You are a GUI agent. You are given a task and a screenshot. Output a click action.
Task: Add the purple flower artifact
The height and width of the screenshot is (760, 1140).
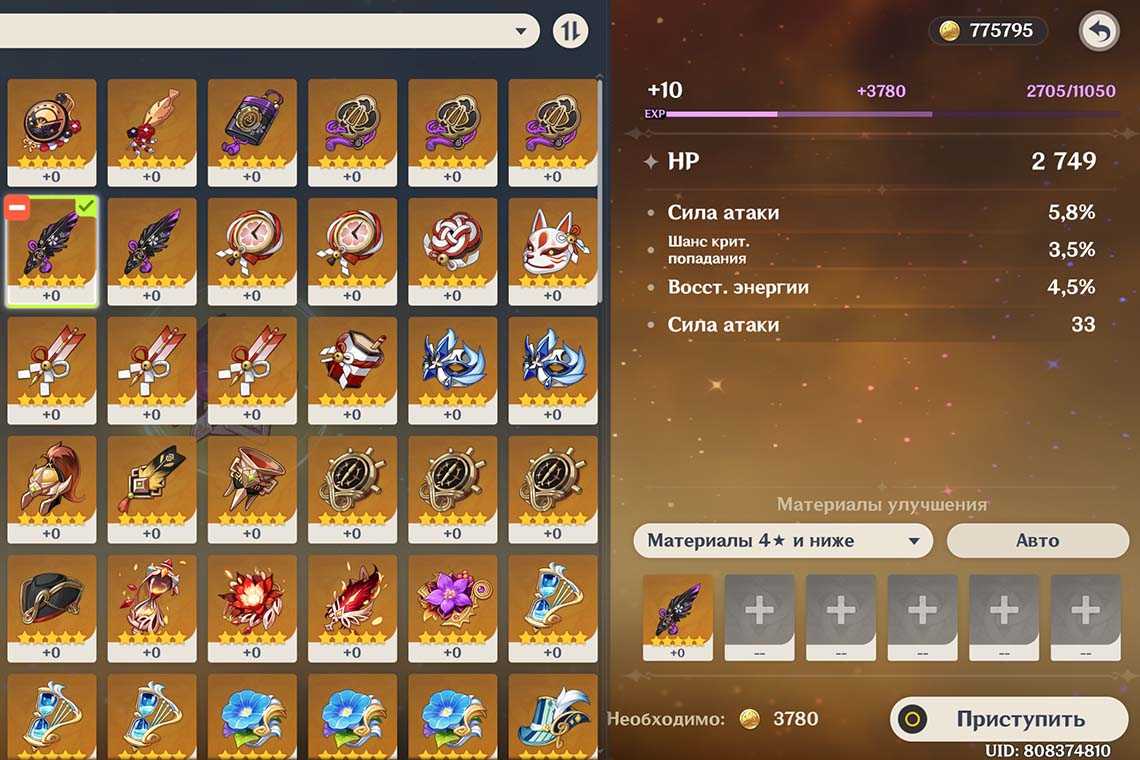[x=452, y=599]
